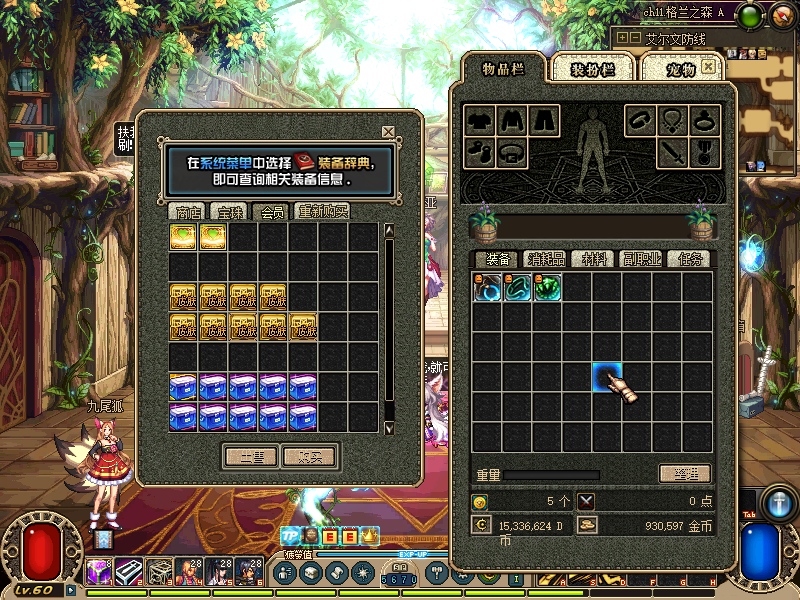800x600 pixels.
Task: Click the necklace equipment slot
Action: click(x=671, y=120)
